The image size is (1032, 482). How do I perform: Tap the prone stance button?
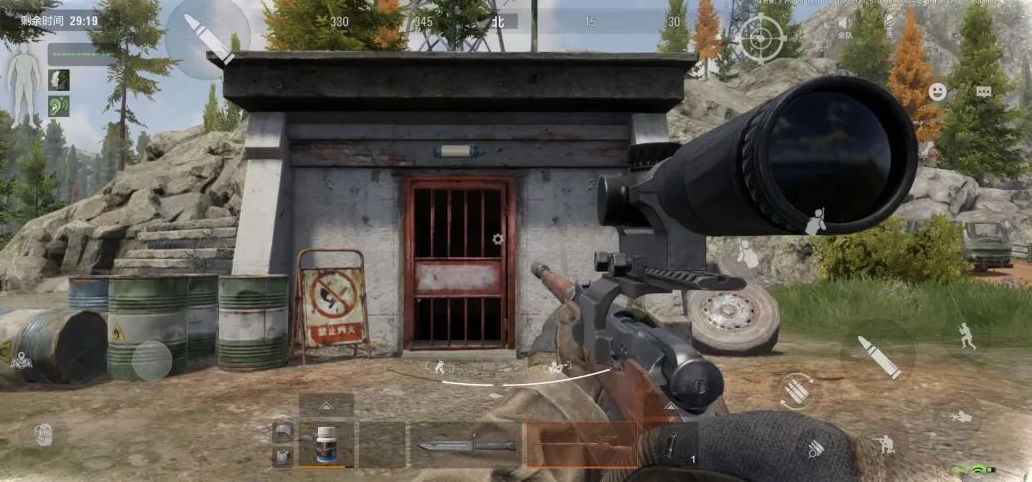tap(962, 415)
